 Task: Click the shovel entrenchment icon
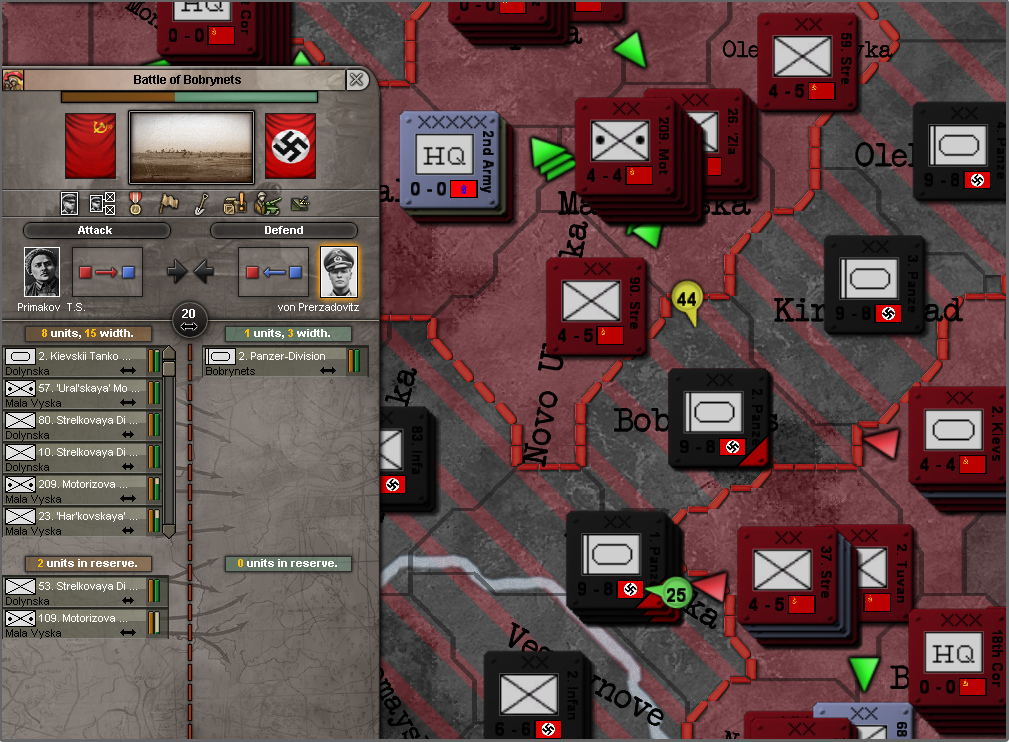pos(201,203)
